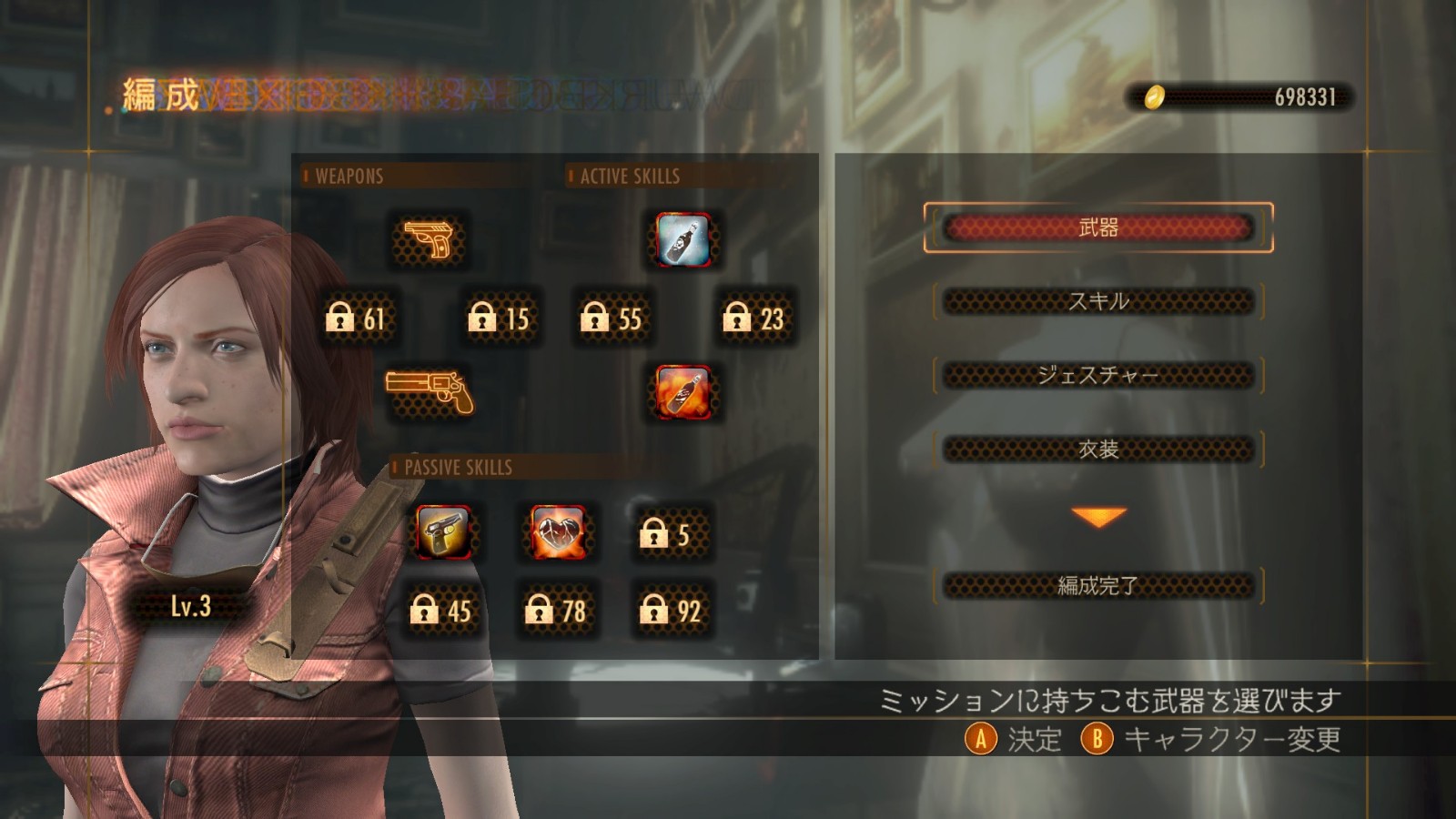Choose the ジェスチャー (Gestures) option
The width and height of the screenshot is (1456, 819).
1097,375
